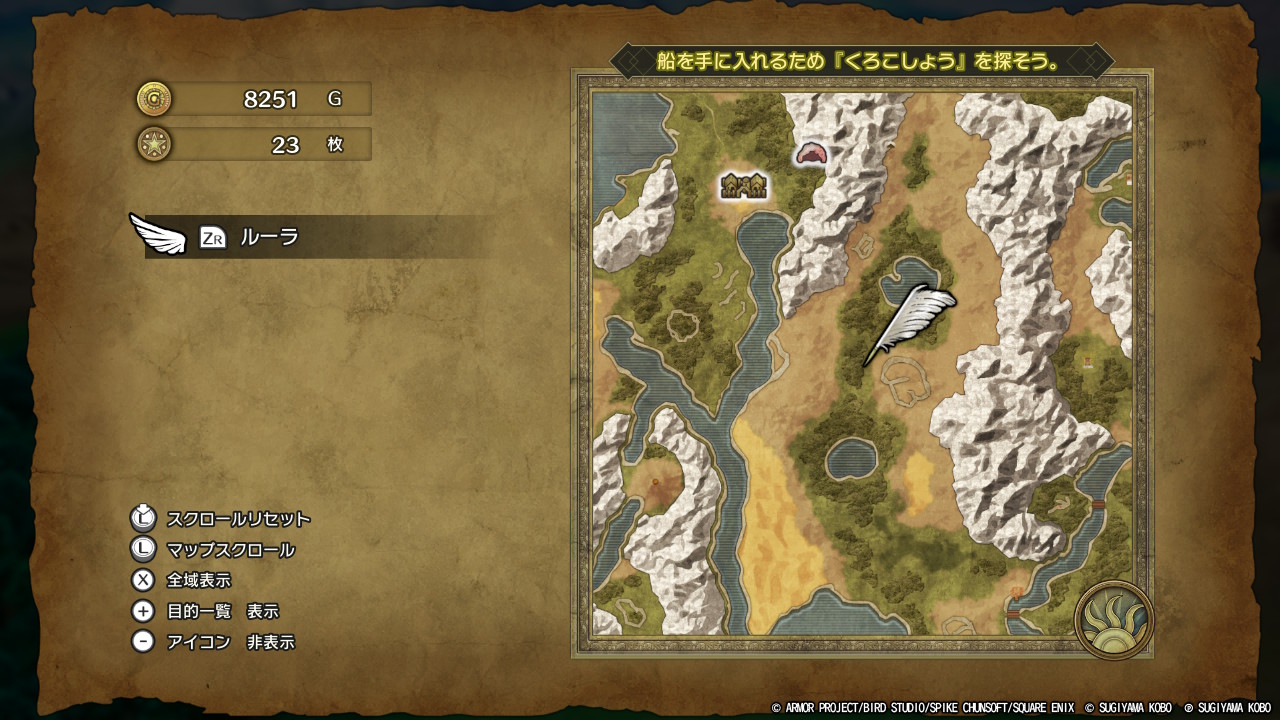Screen dimensions: 1280x720
Task: Click the sun emblem in map corner
Action: [x=1114, y=620]
